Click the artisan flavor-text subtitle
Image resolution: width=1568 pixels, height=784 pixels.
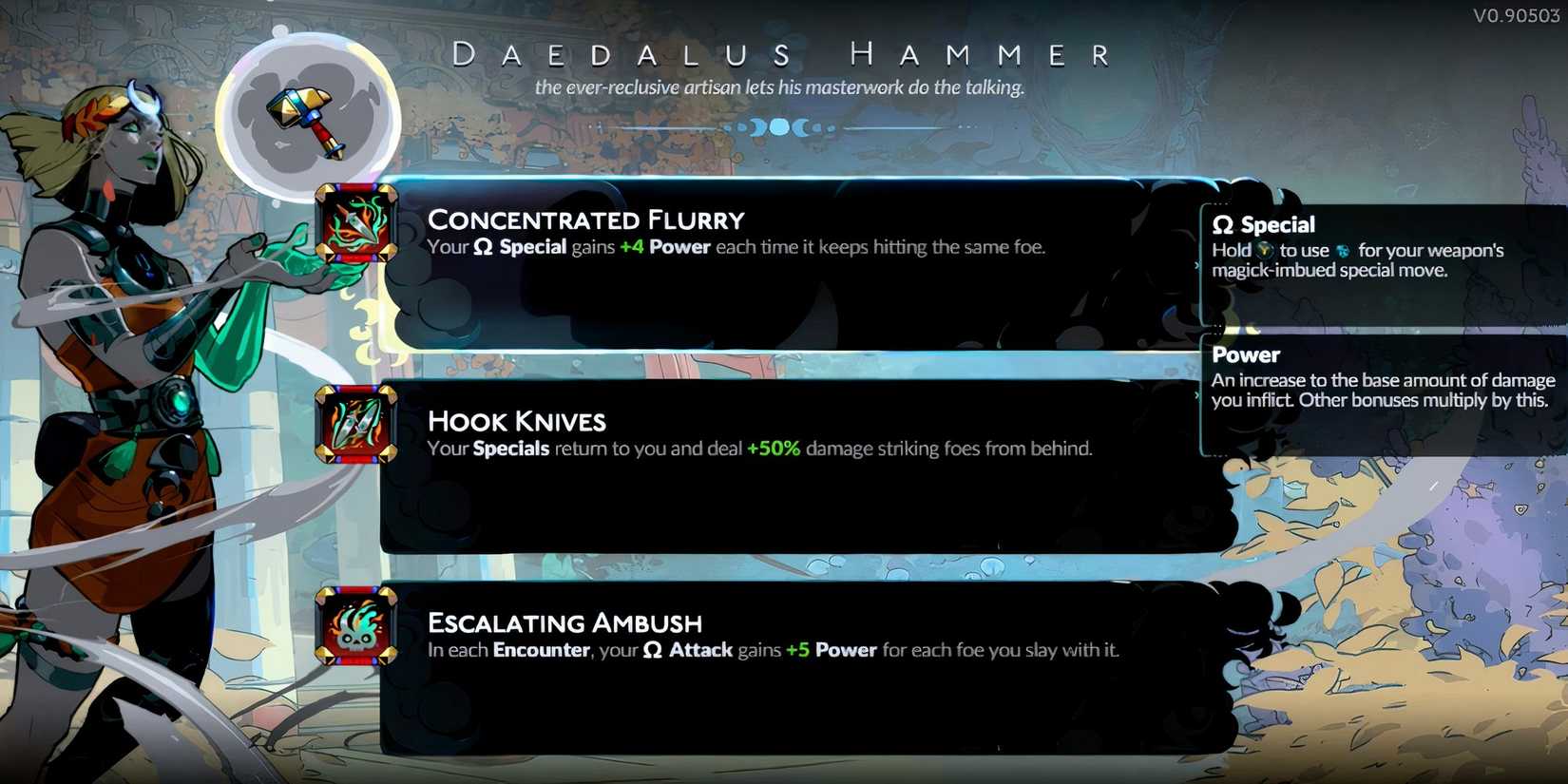(x=781, y=87)
